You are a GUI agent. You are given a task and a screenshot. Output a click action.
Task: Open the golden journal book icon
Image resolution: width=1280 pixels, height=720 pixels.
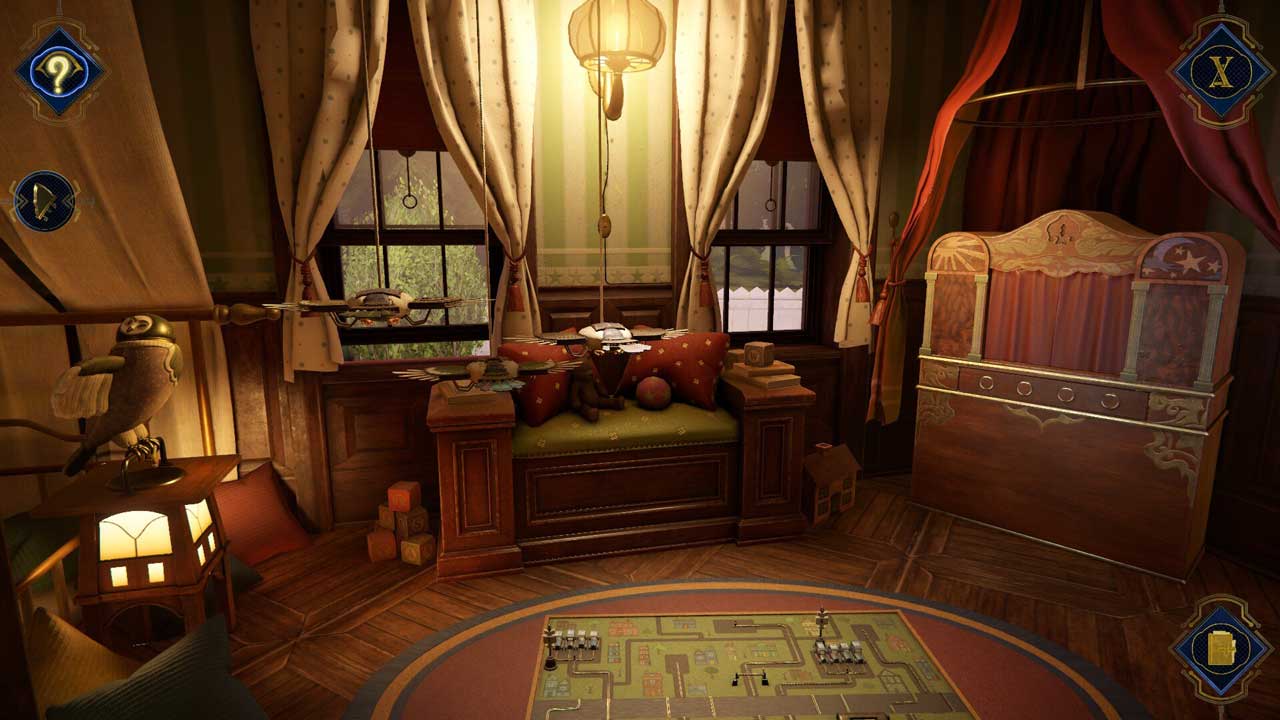click(x=1221, y=649)
